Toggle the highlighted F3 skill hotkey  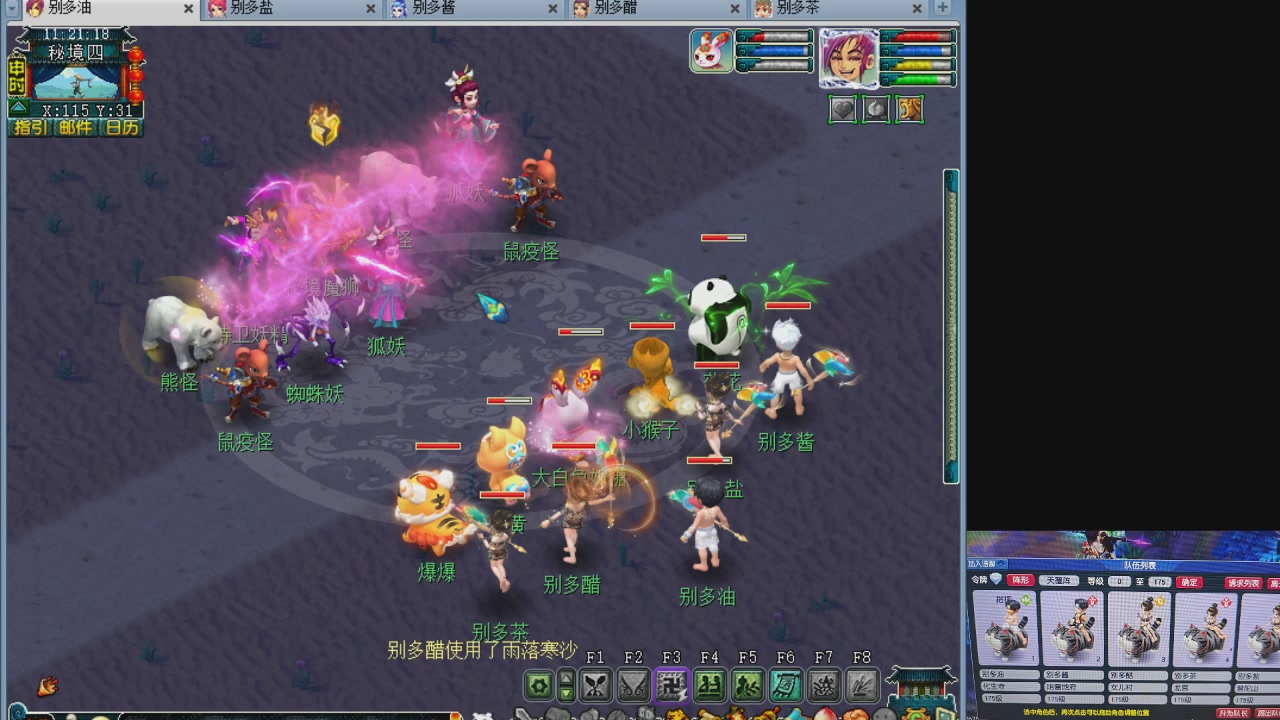pyautogui.click(x=673, y=684)
